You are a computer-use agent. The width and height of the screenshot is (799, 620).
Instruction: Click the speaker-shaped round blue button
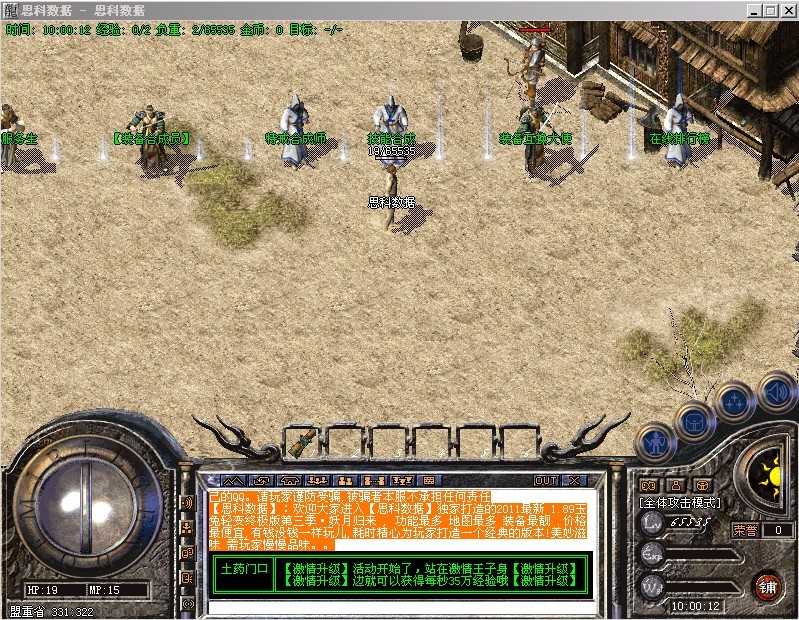pos(775,392)
